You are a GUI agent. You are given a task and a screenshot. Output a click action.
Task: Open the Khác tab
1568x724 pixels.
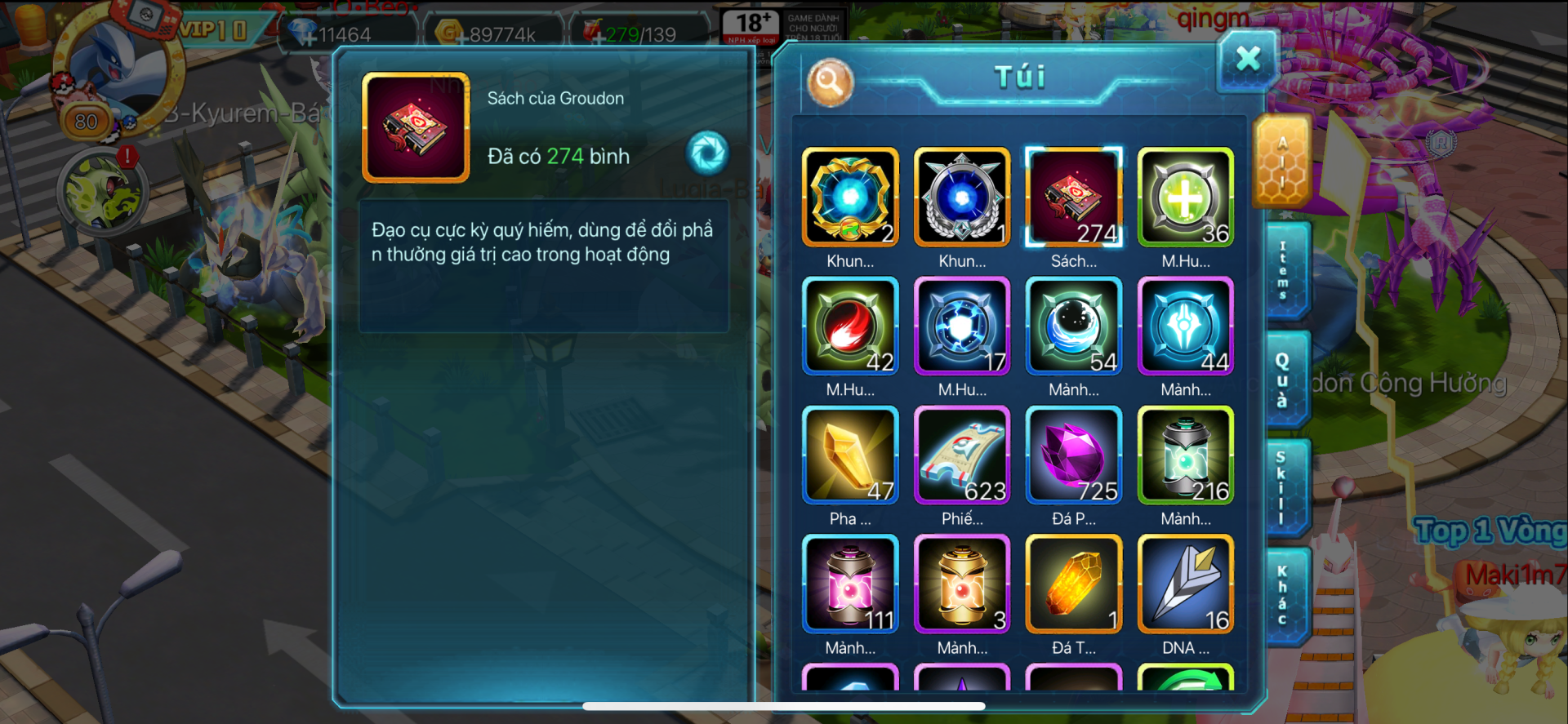coord(1283,596)
